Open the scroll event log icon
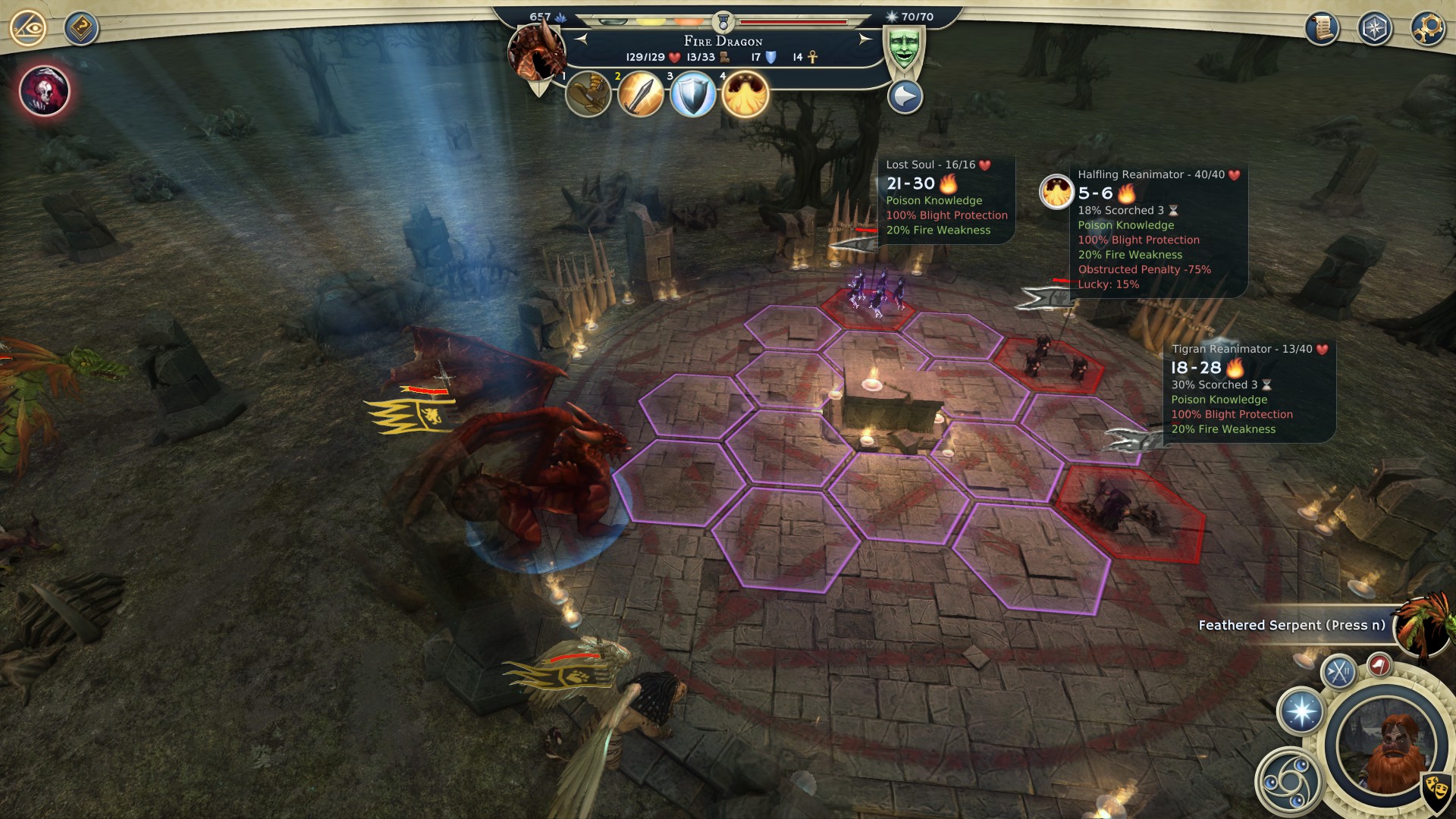 click(1322, 29)
